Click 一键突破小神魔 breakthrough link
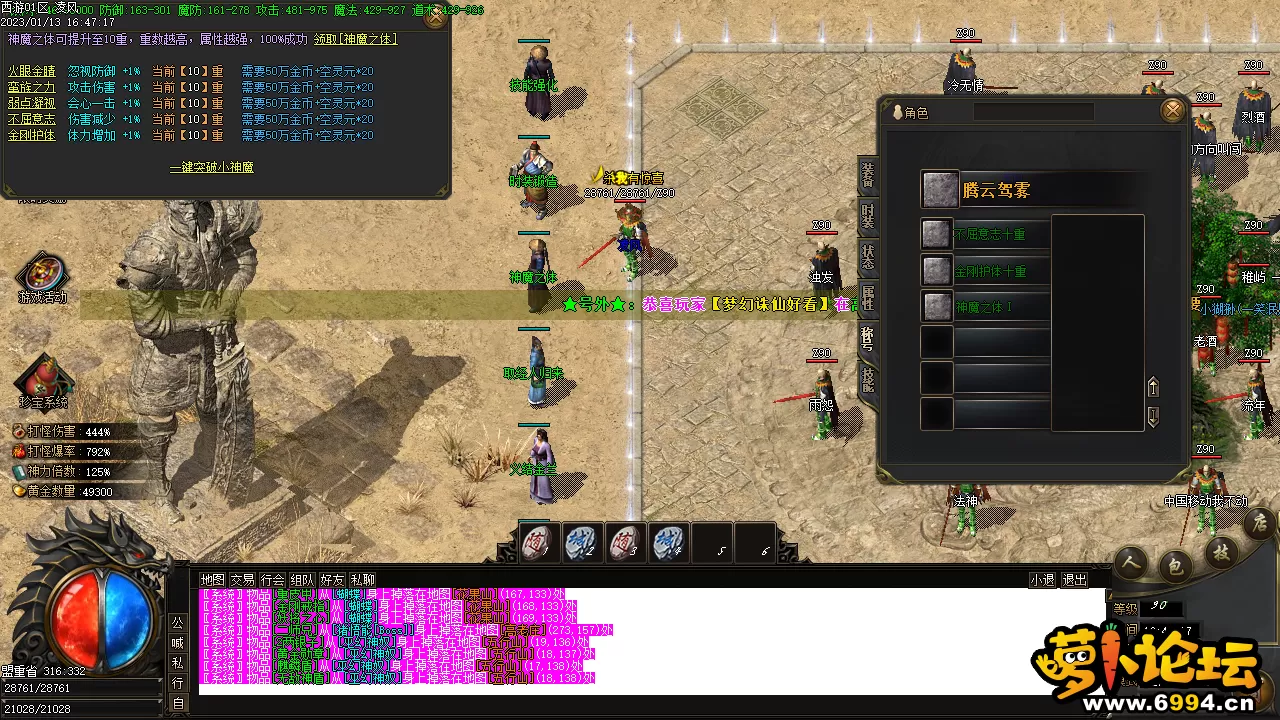 coord(211,167)
